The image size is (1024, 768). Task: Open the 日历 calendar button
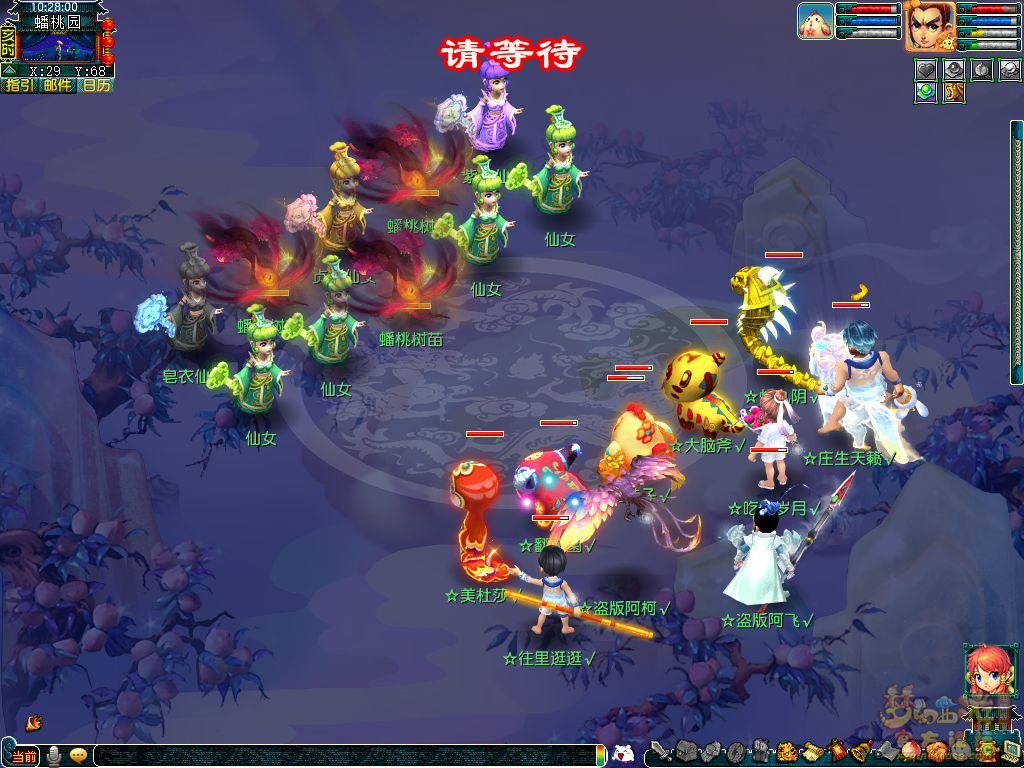click(x=96, y=86)
